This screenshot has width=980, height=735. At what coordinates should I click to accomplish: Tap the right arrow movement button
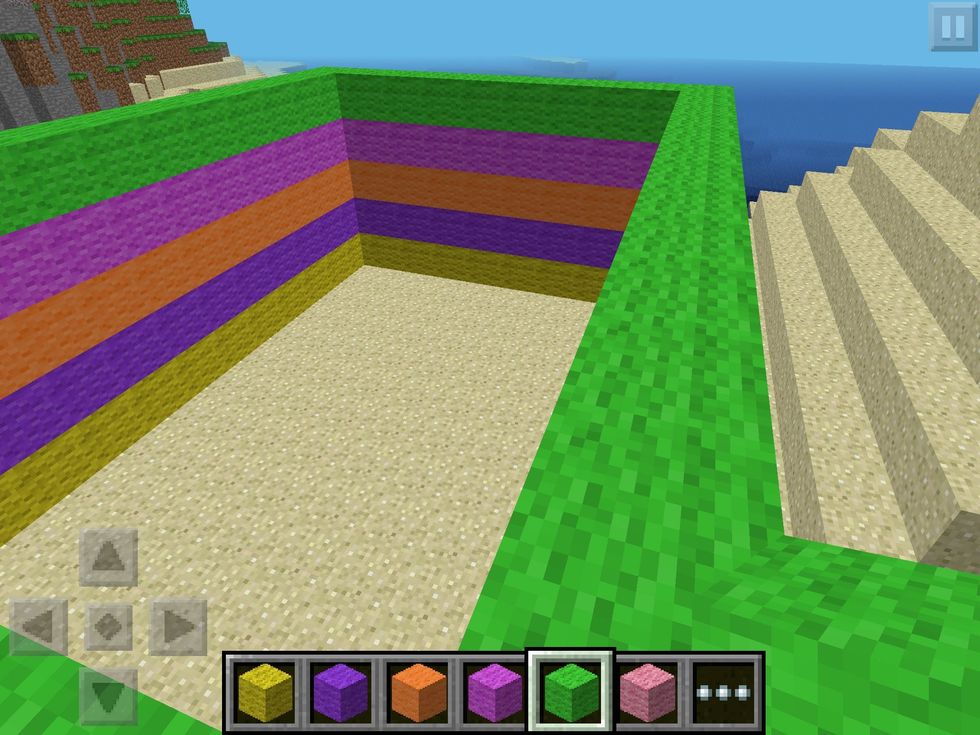(x=178, y=627)
